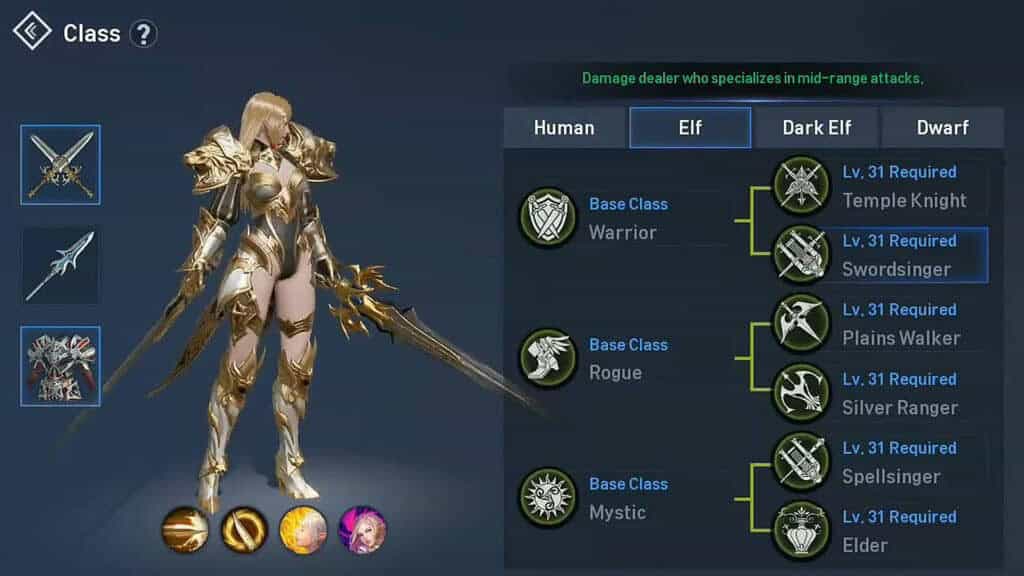Preview the spear weapon thumbnail
The image size is (1024, 576).
(x=61, y=265)
